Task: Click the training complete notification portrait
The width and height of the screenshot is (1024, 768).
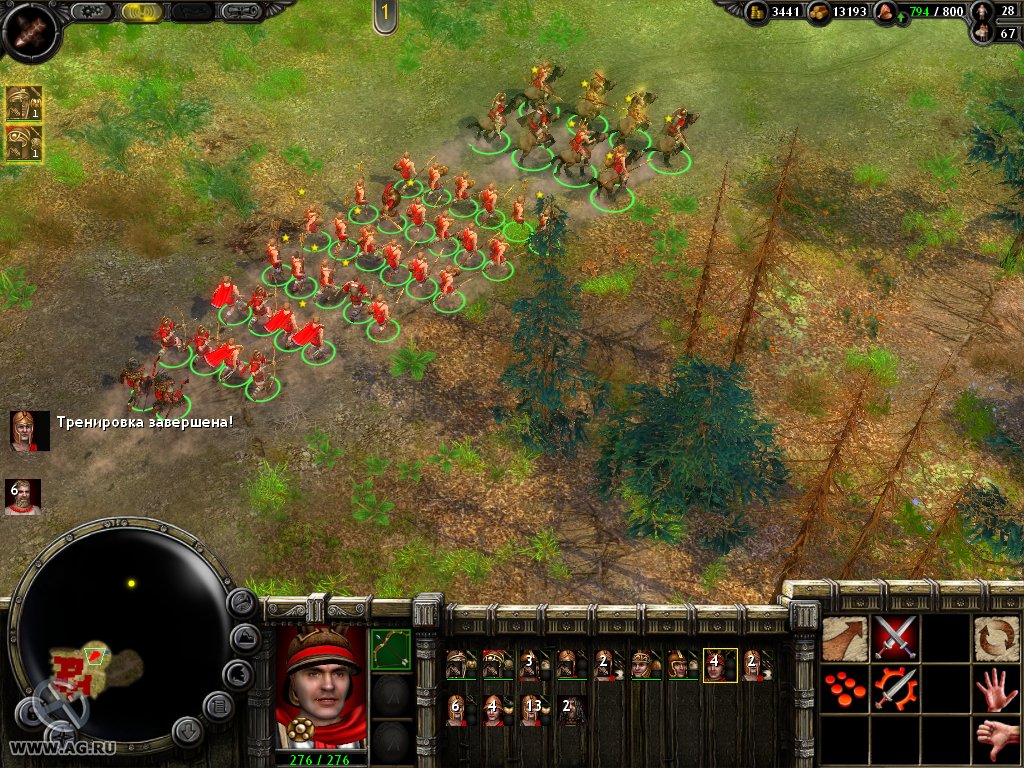Action: coord(29,431)
